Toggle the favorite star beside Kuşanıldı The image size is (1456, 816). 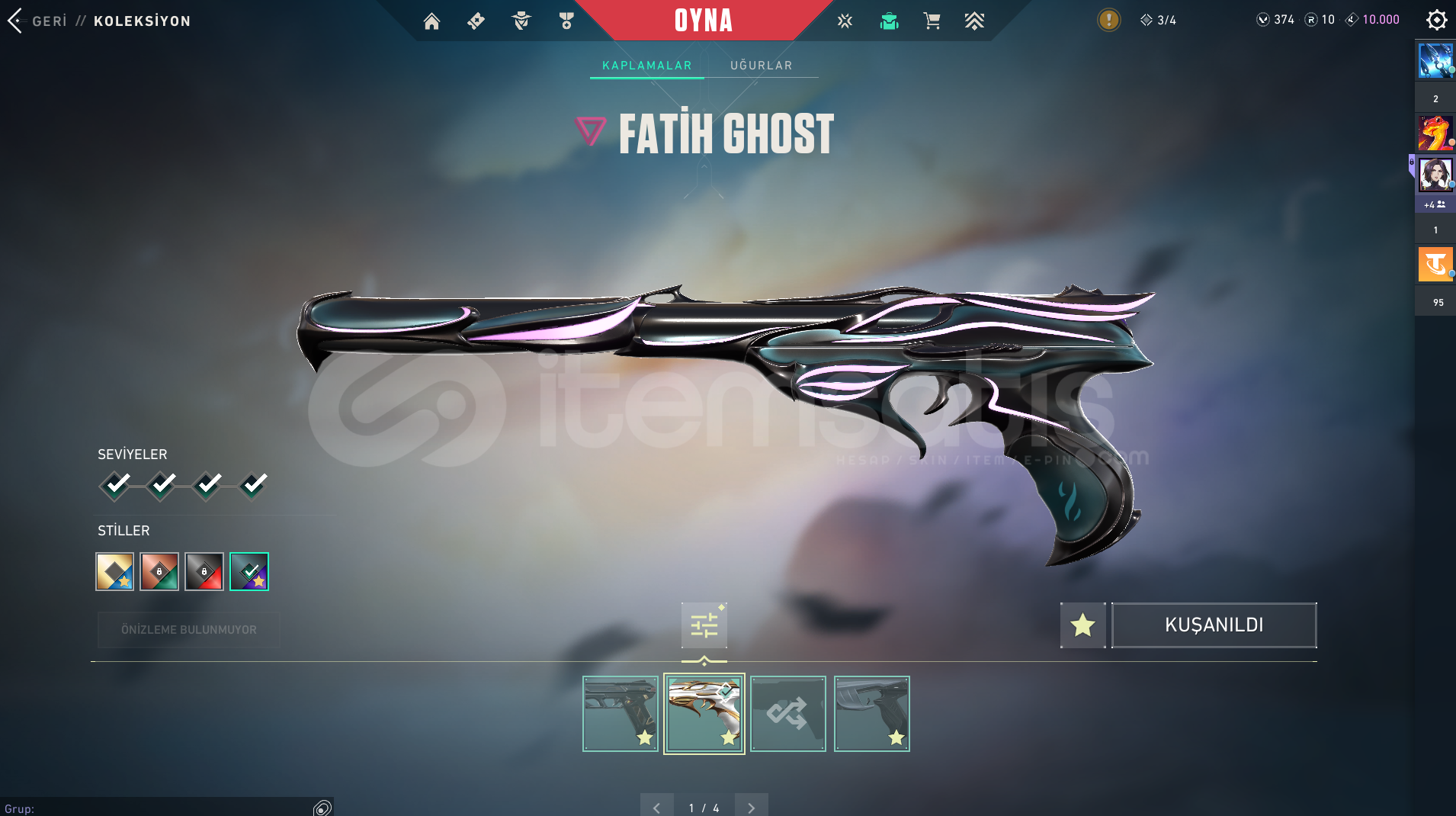tap(1082, 625)
